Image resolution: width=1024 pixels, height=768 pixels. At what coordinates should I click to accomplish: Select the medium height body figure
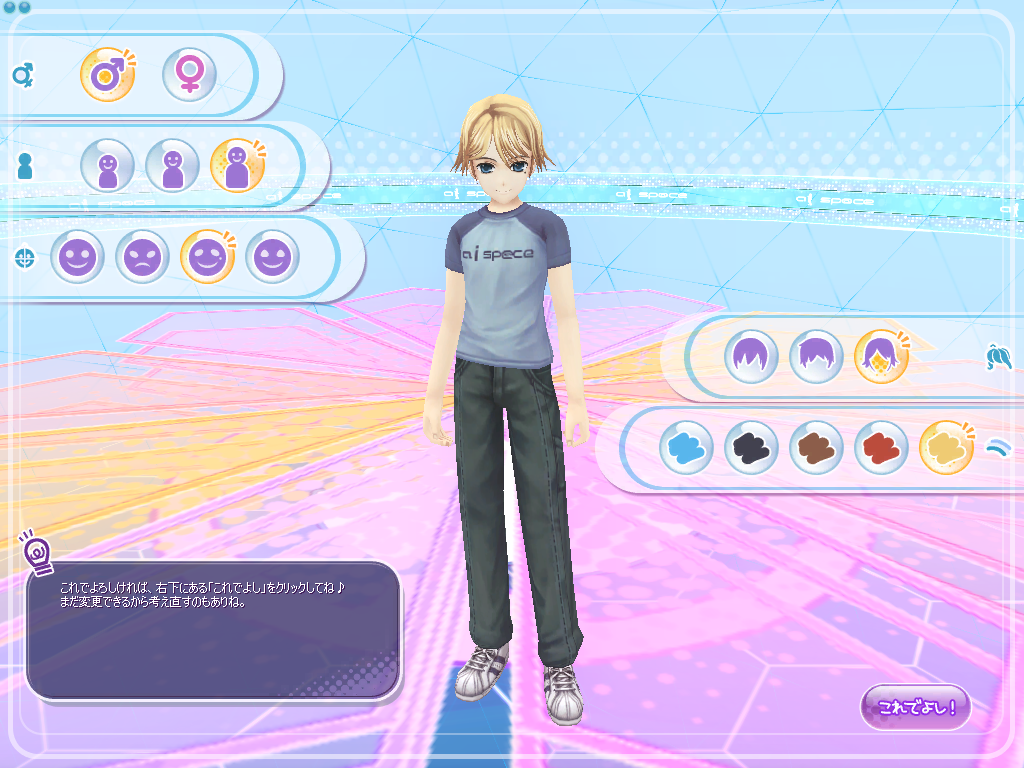pyautogui.click(x=172, y=166)
